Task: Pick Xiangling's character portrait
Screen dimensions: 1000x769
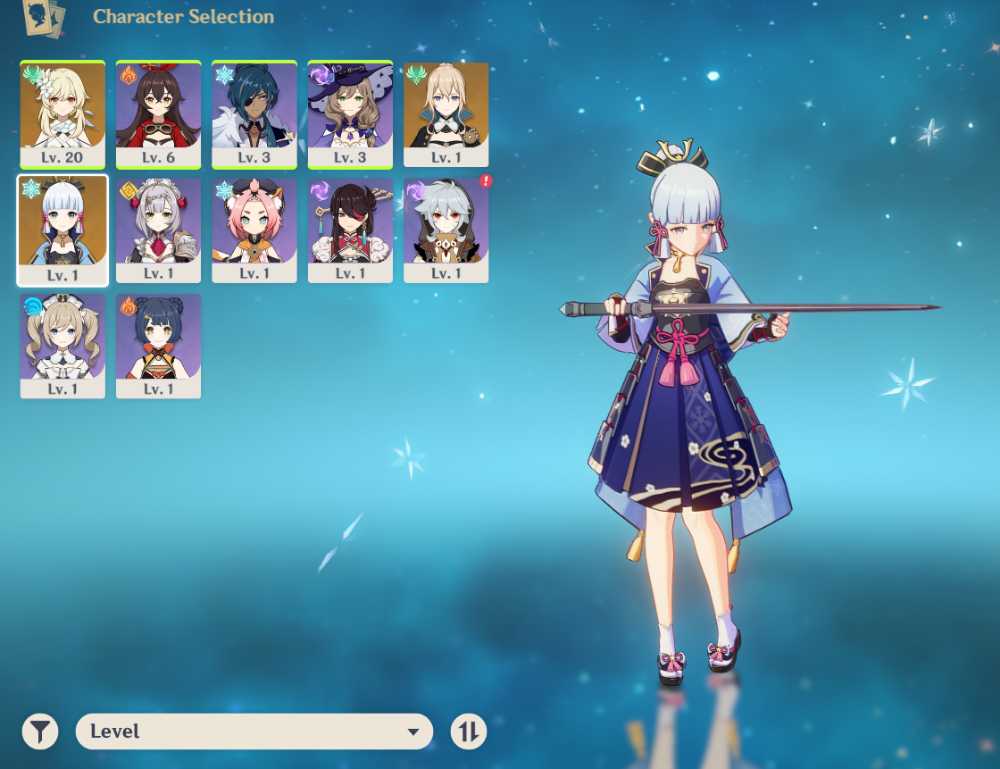Action: 158,346
